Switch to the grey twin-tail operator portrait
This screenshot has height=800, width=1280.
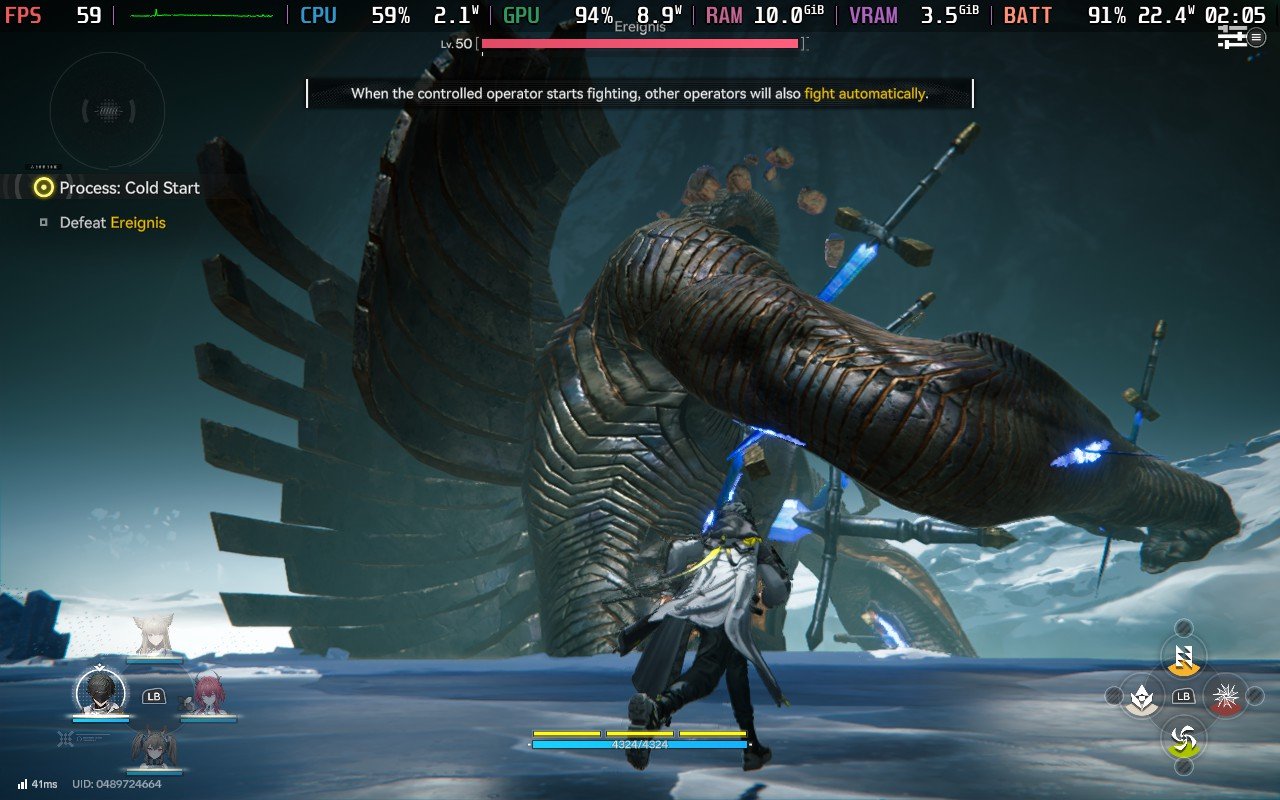tap(154, 747)
